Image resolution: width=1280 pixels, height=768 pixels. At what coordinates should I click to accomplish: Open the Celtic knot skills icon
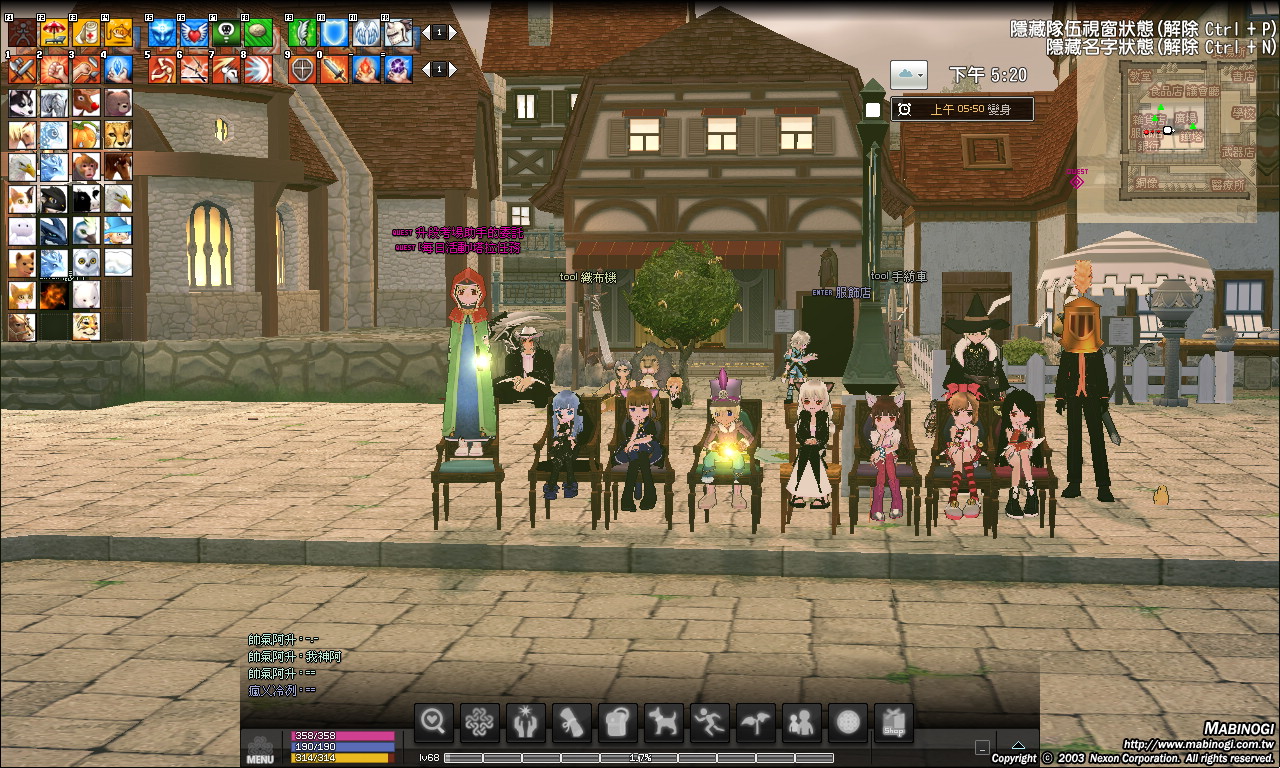(479, 722)
